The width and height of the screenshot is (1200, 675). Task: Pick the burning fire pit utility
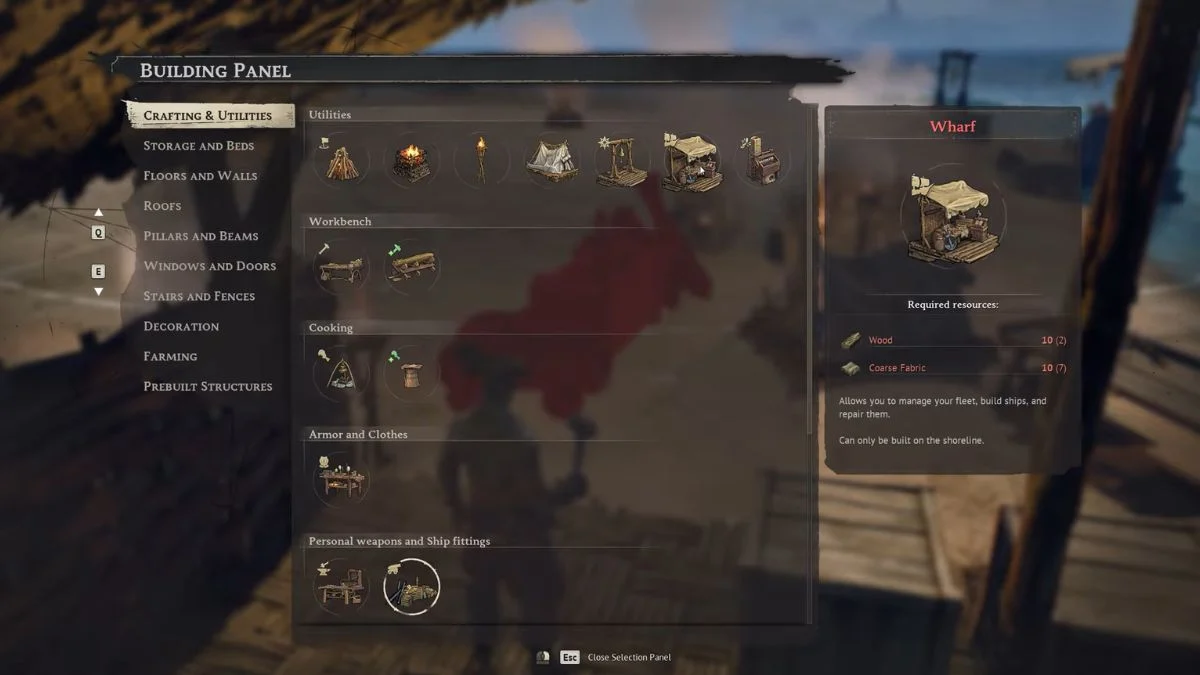click(411, 161)
